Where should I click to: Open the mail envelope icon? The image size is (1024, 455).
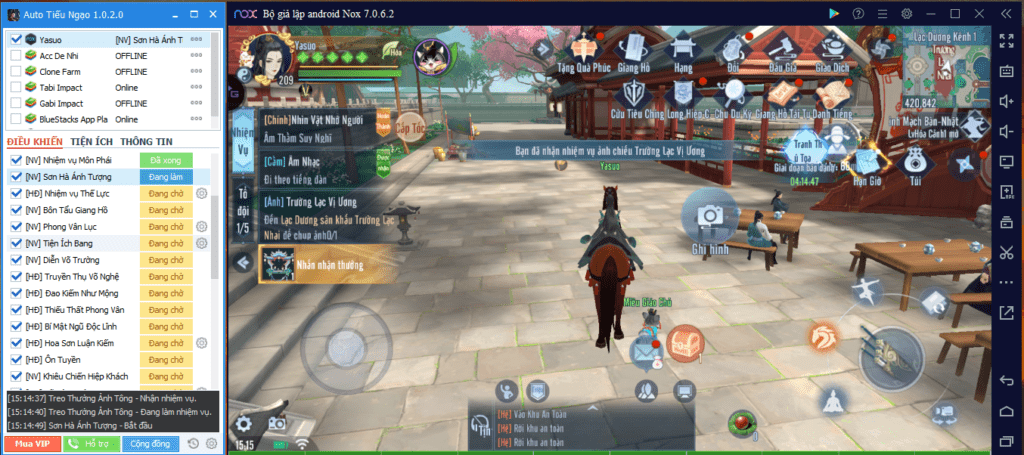(643, 350)
